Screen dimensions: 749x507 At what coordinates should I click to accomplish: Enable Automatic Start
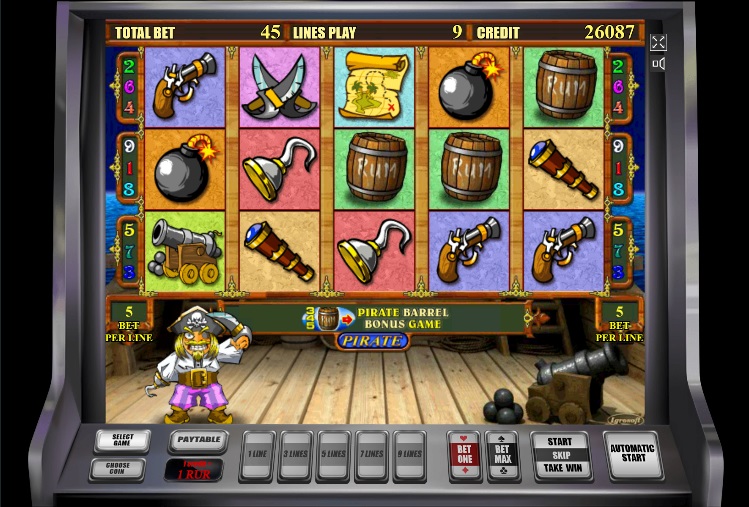634,454
